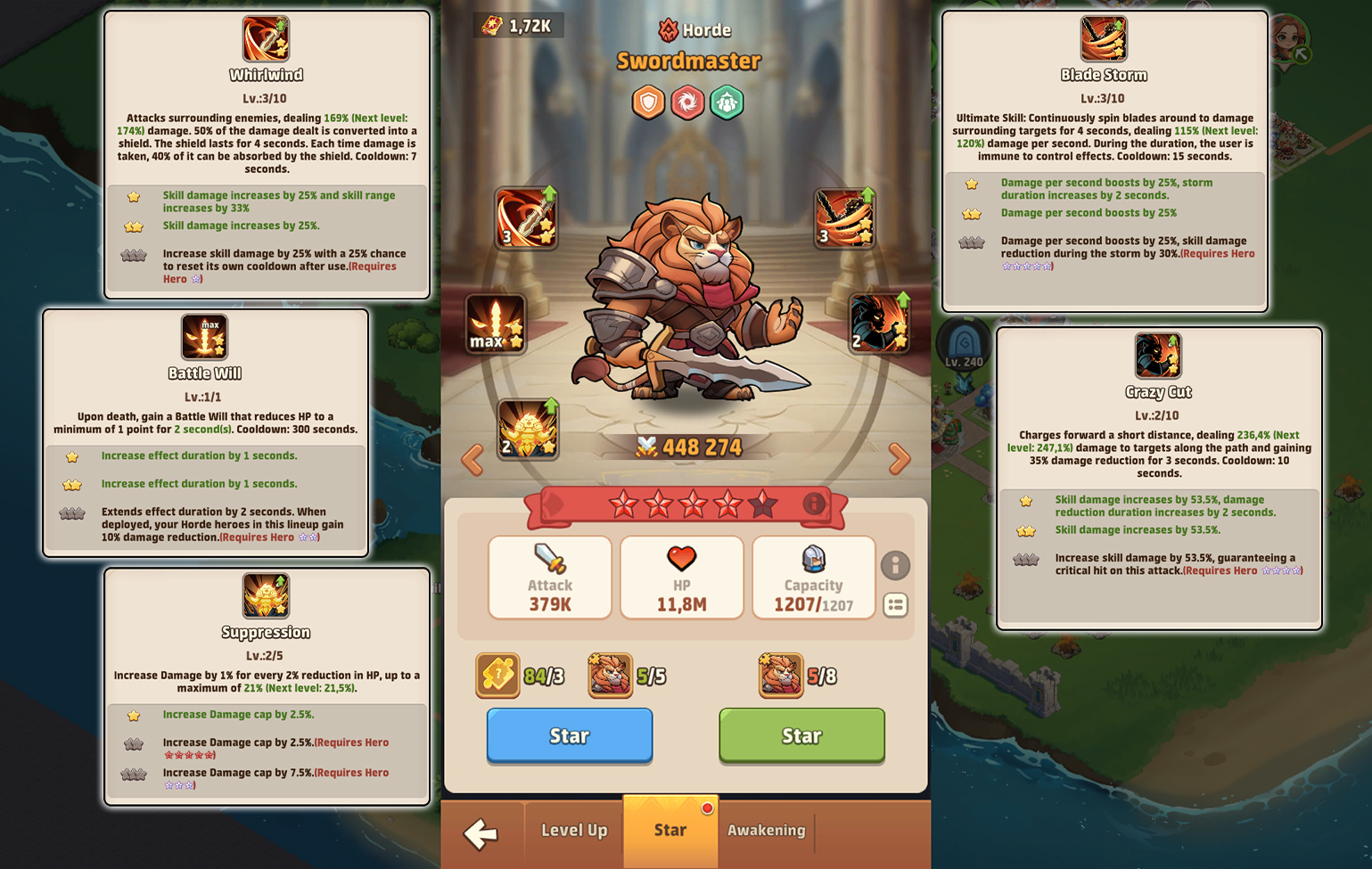This screenshot has height=869, width=1372.
Task: Show the previous hero
Action: click(x=472, y=459)
